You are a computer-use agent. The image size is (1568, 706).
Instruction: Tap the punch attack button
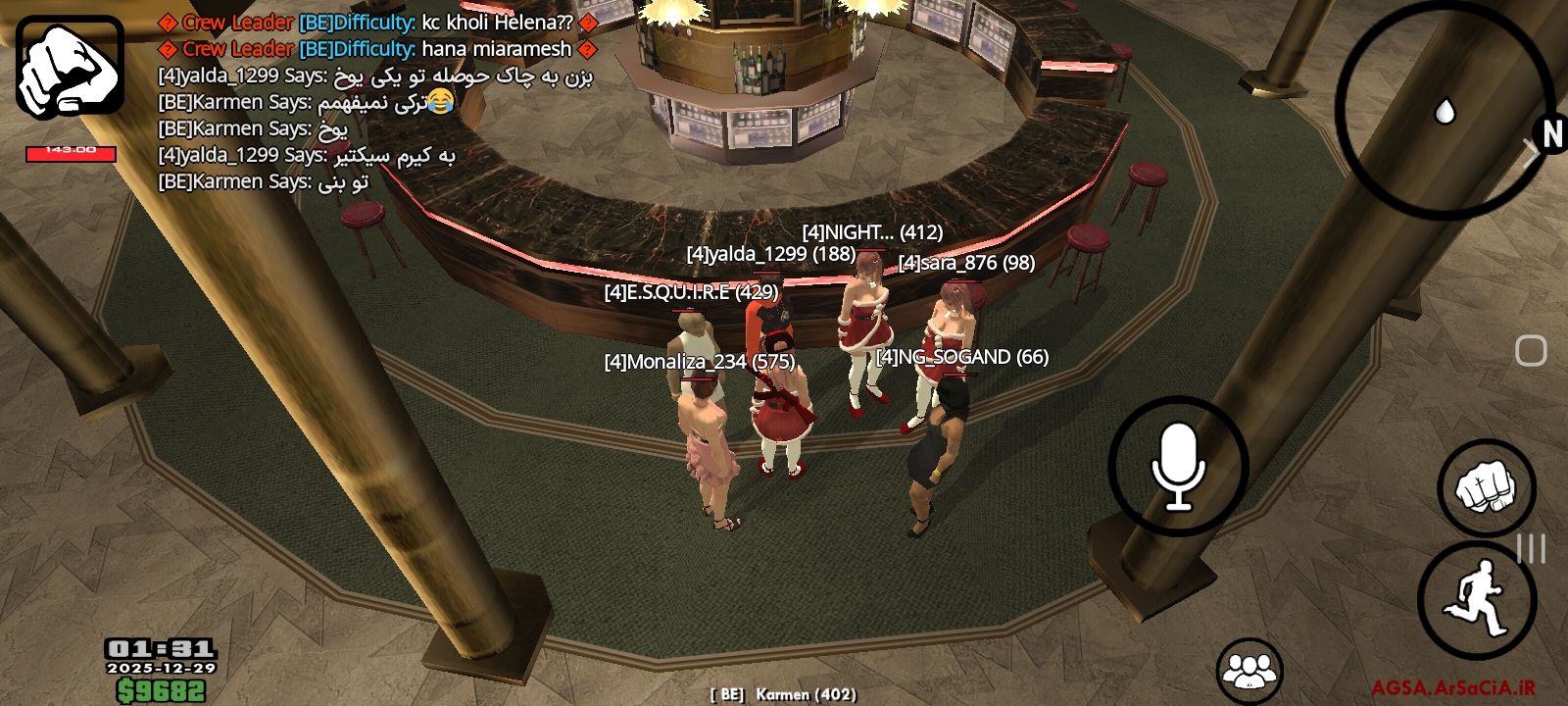(1486, 487)
